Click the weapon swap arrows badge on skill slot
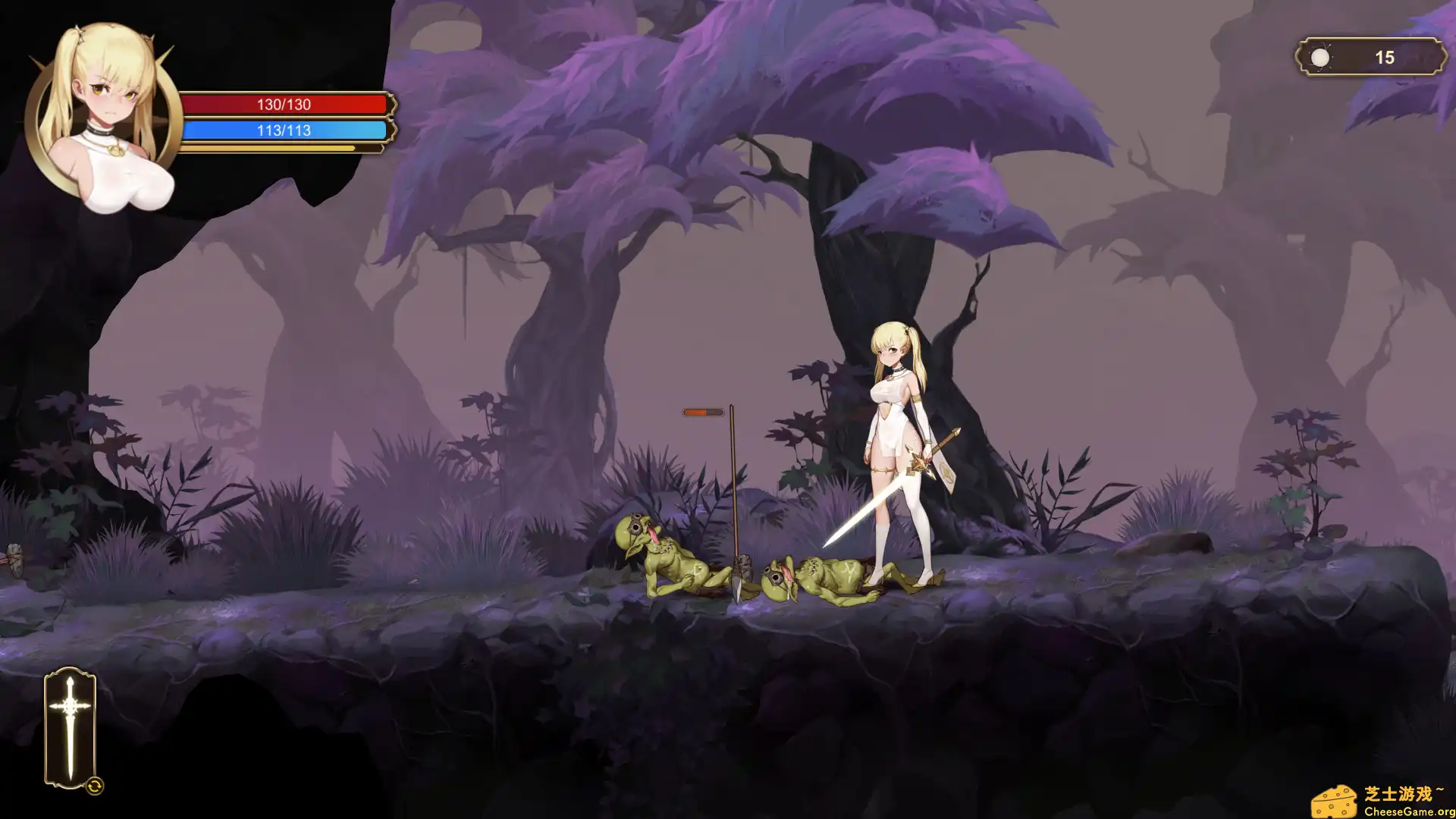This screenshot has width=1456, height=819. 96,787
